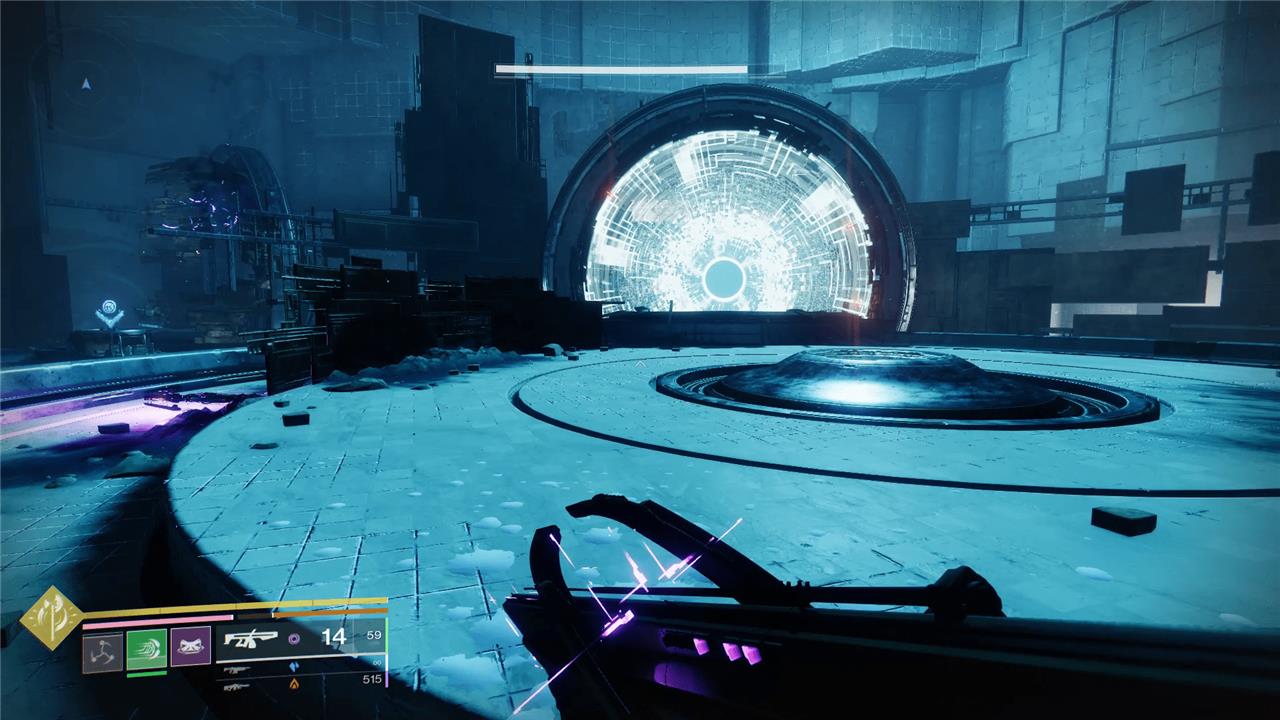The width and height of the screenshot is (1280, 720).
Task: Switch to the stowed weapon with orange element icon
Action: tap(238, 686)
